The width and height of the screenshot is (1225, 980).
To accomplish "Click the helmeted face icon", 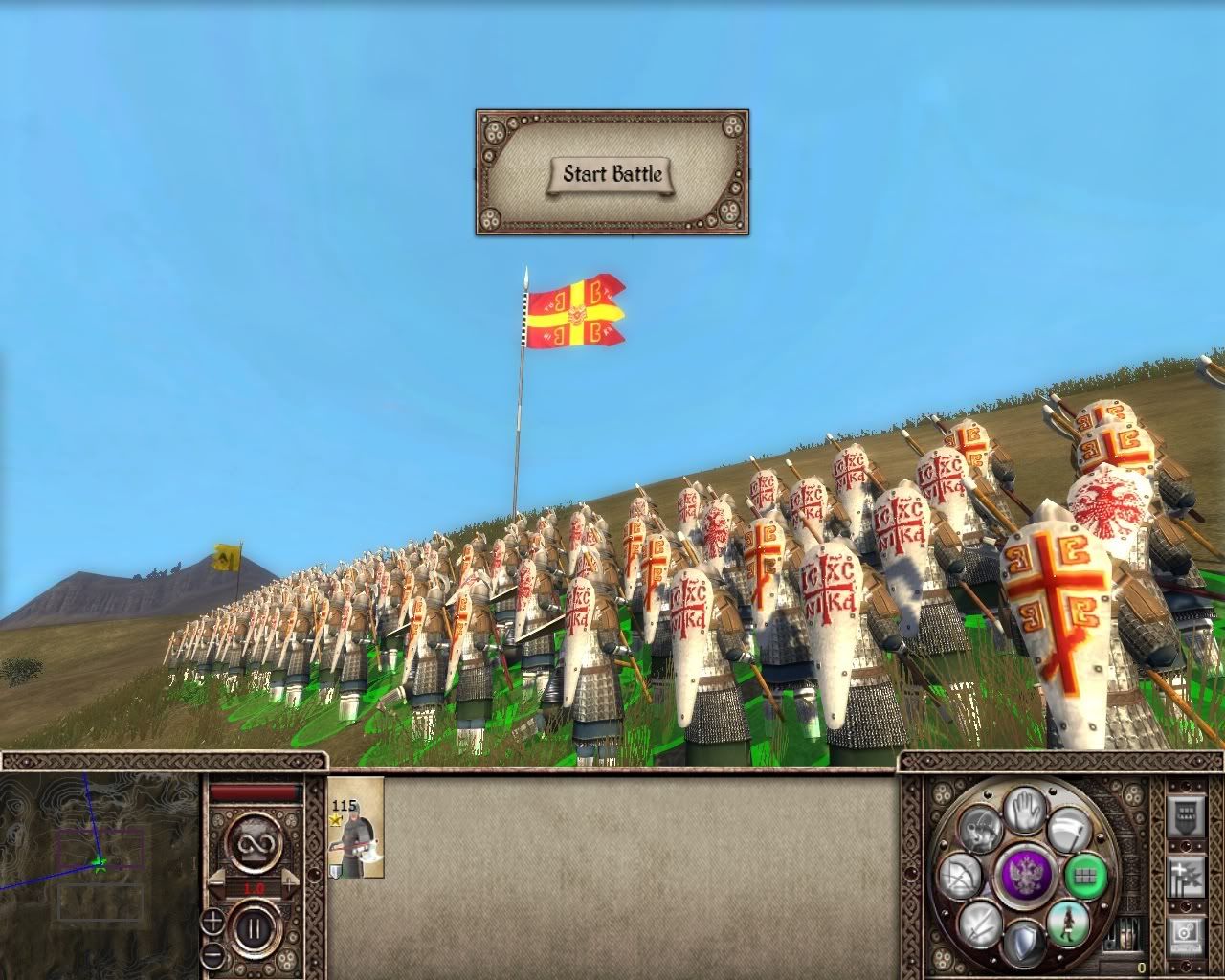I will pyautogui.click(x=979, y=827).
